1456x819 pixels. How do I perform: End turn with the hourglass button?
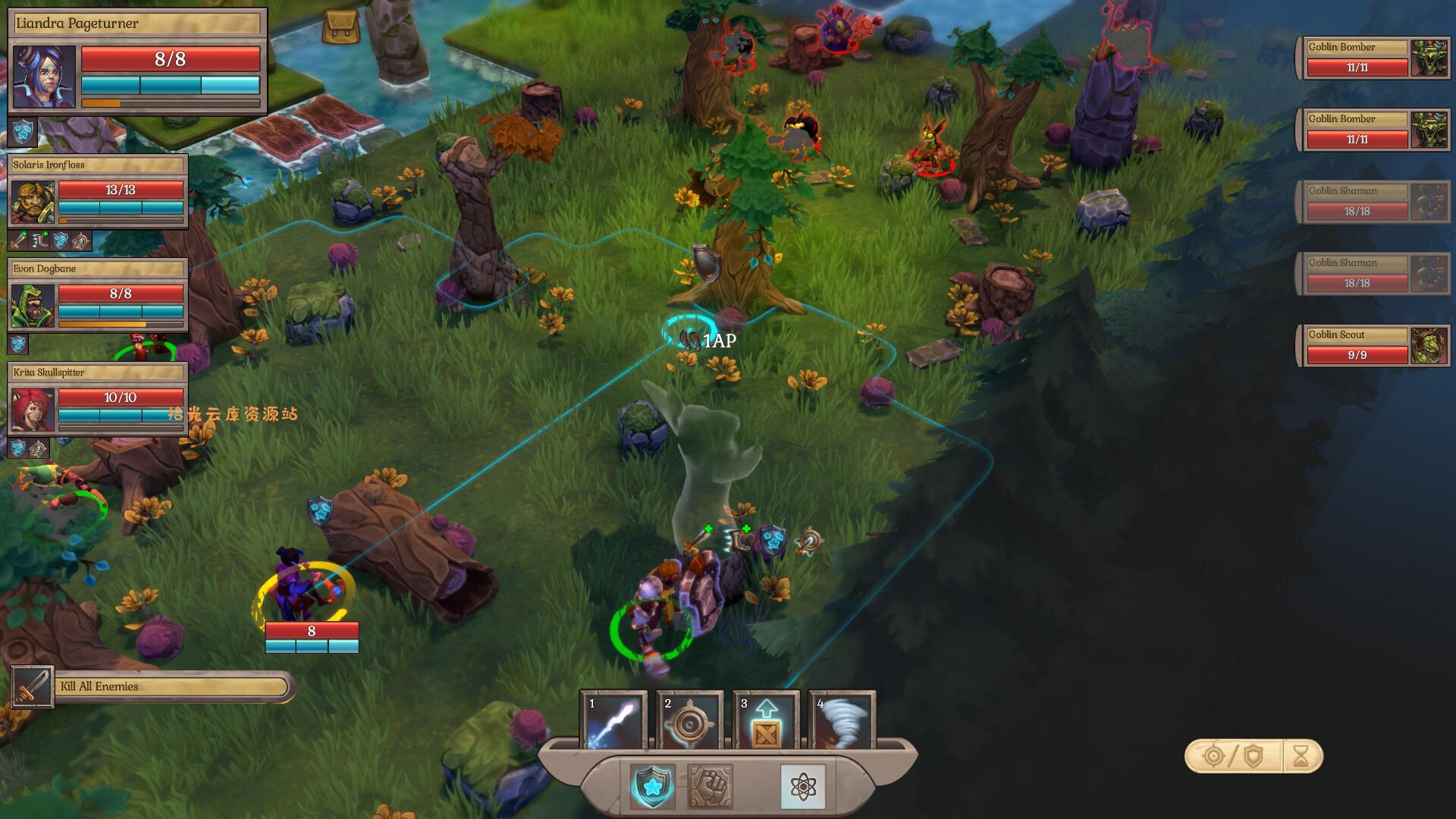[1301, 756]
